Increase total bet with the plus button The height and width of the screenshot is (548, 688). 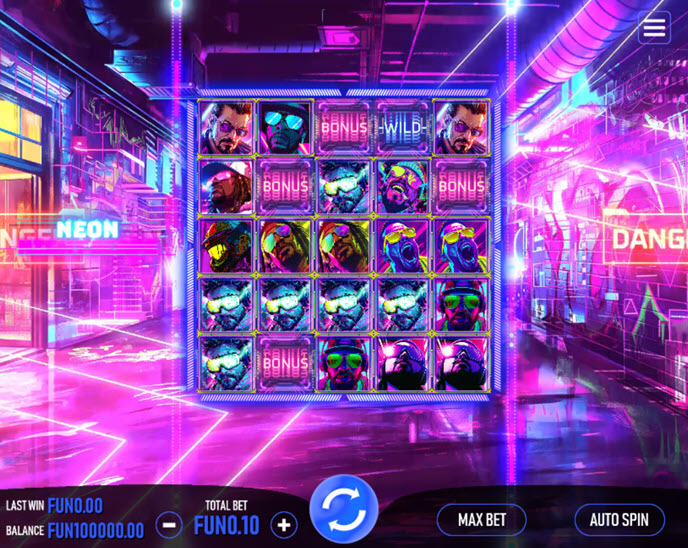pos(284,524)
